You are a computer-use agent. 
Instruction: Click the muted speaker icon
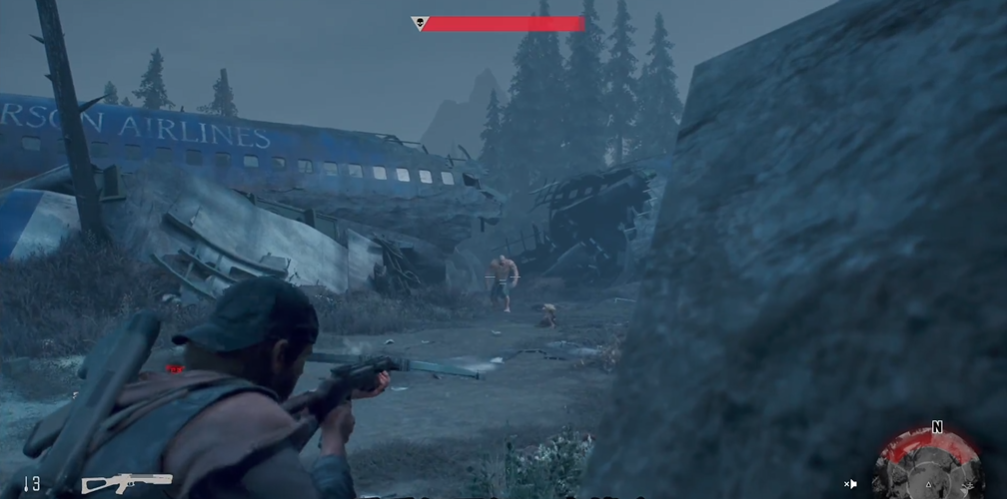coord(850,484)
